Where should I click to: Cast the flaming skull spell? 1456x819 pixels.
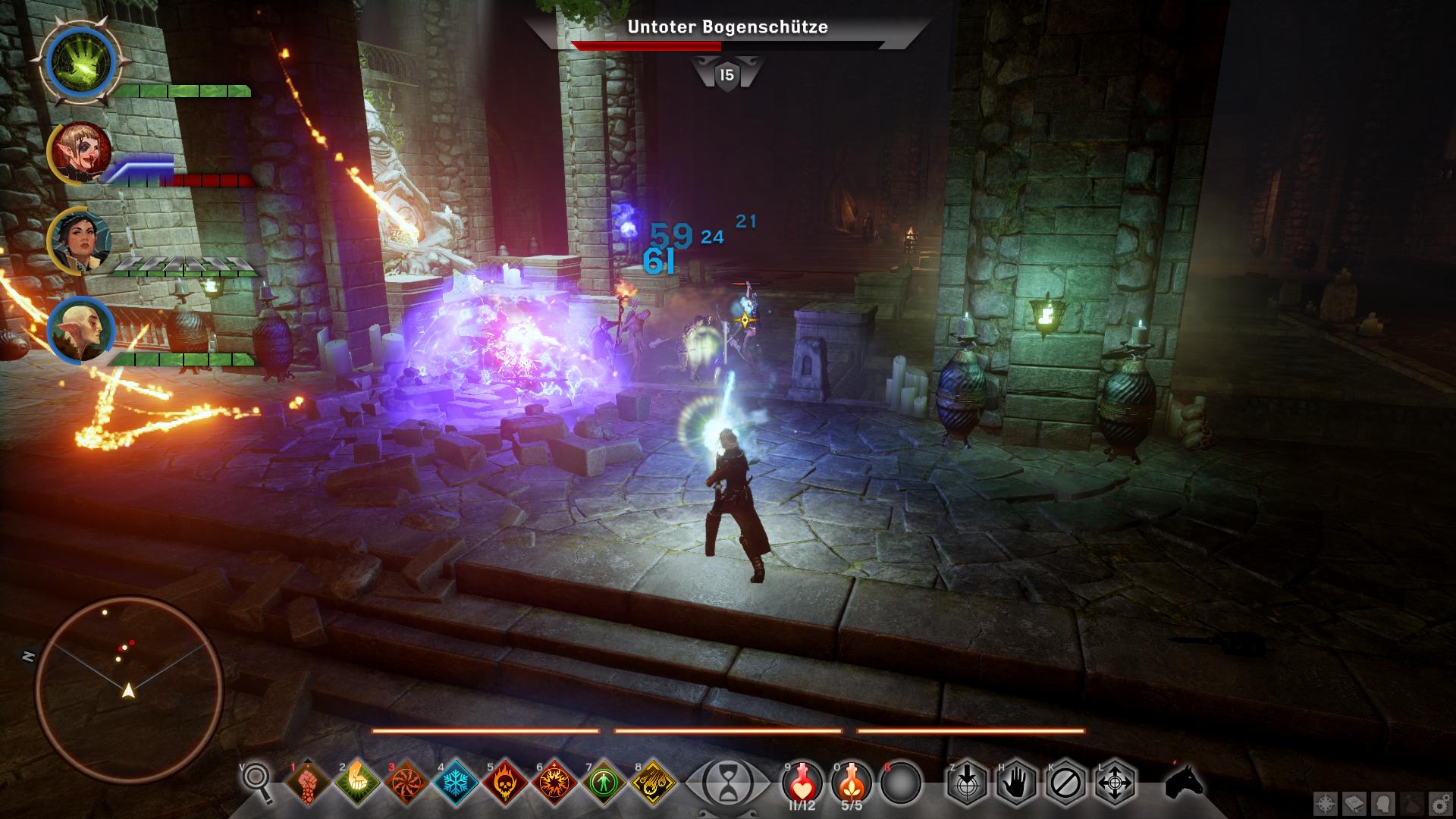click(505, 781)
